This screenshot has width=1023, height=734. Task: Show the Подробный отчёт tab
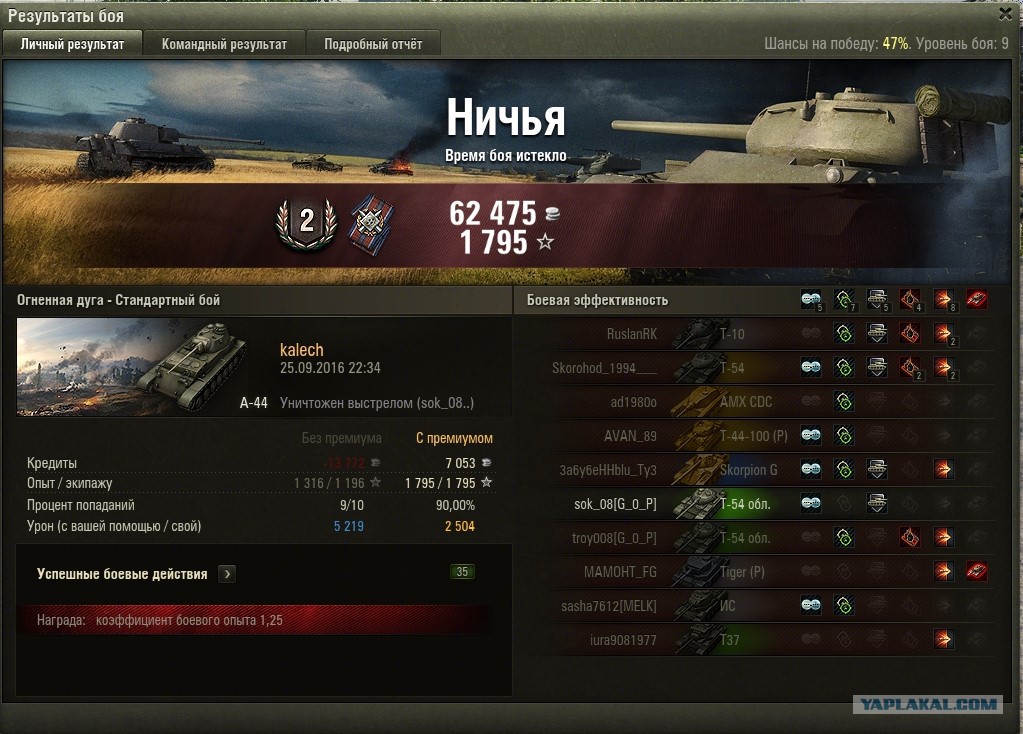point(373,44)
